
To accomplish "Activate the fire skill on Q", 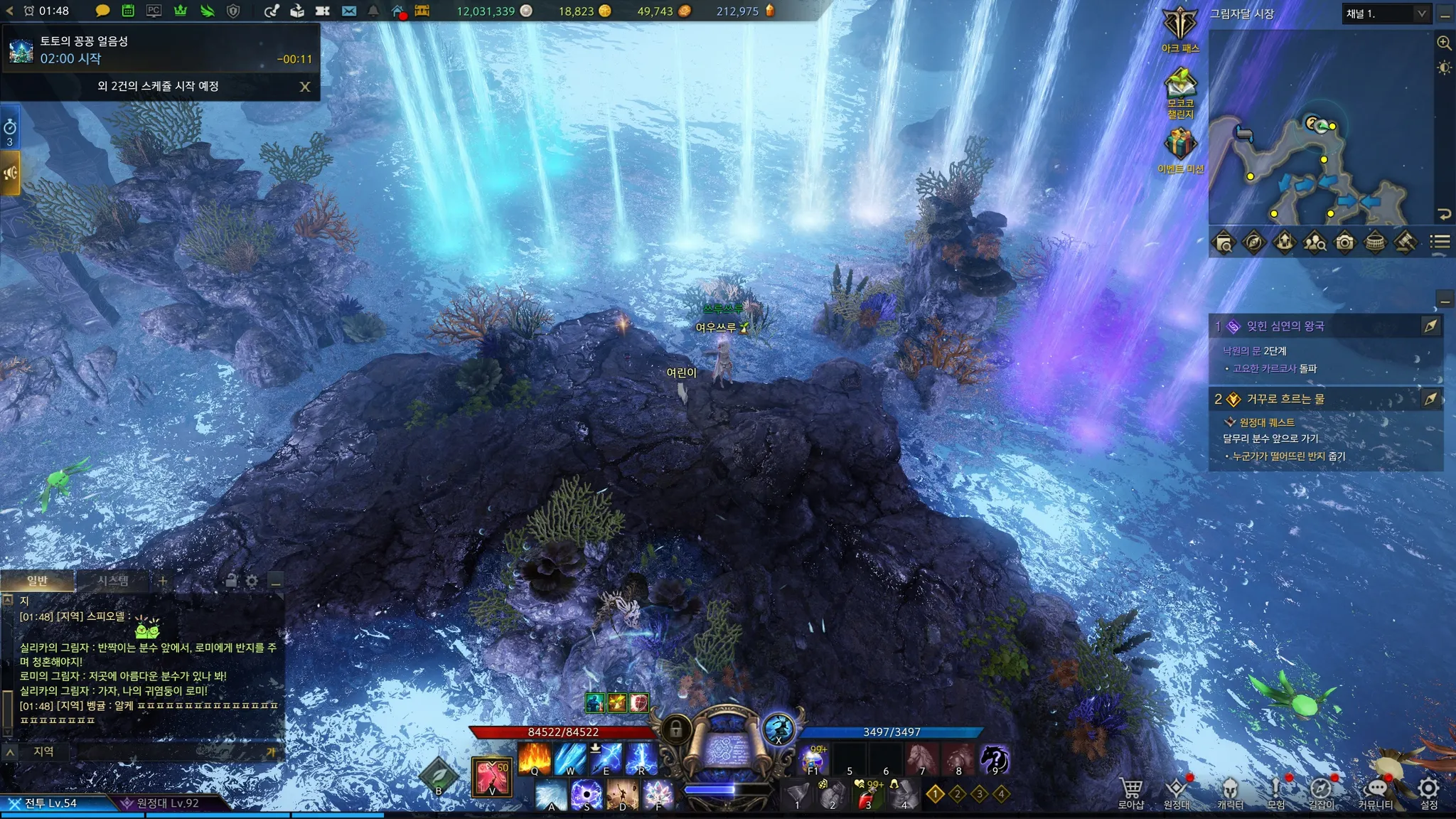I will point(535,758).
